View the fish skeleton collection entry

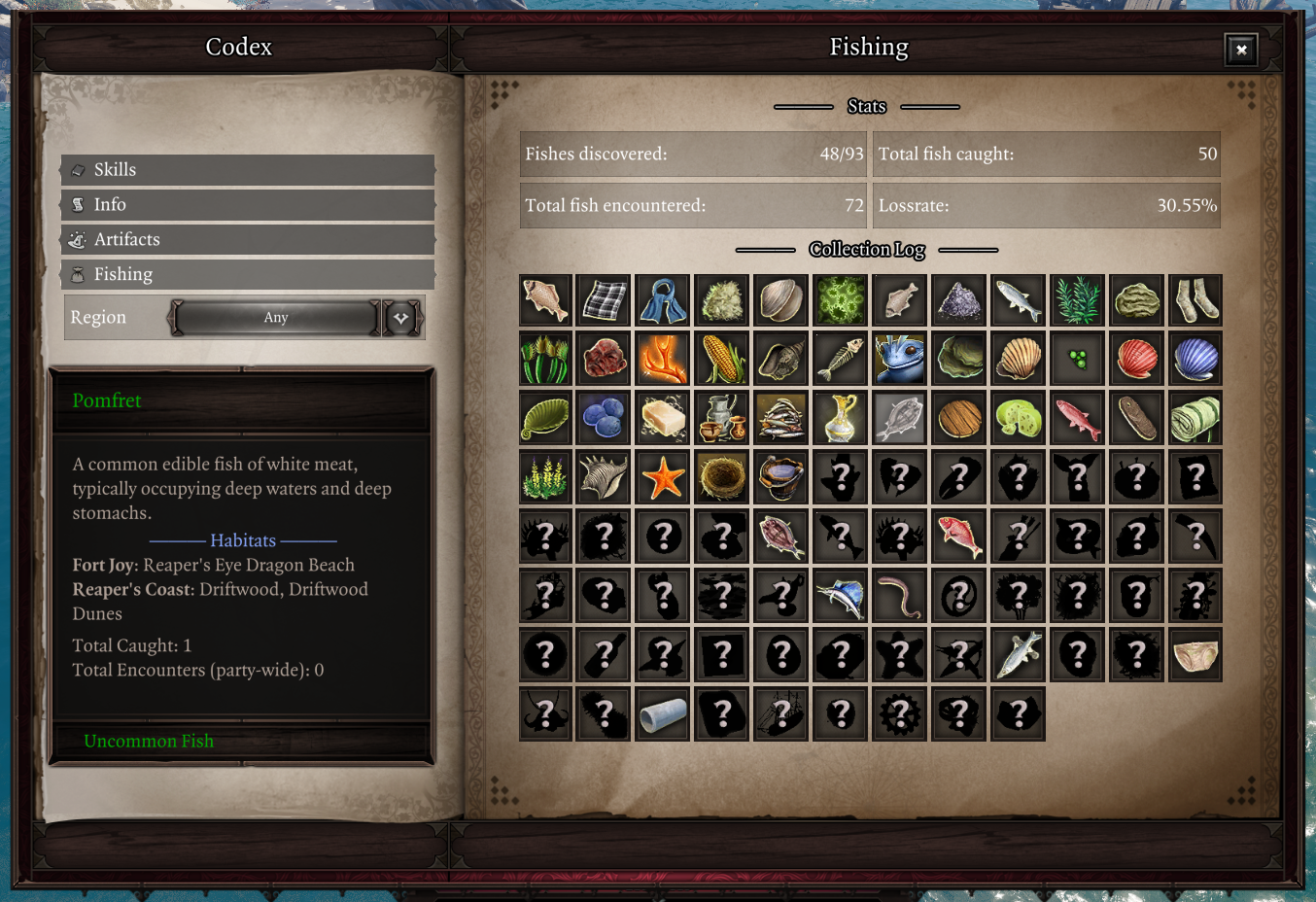pos(840,359)
